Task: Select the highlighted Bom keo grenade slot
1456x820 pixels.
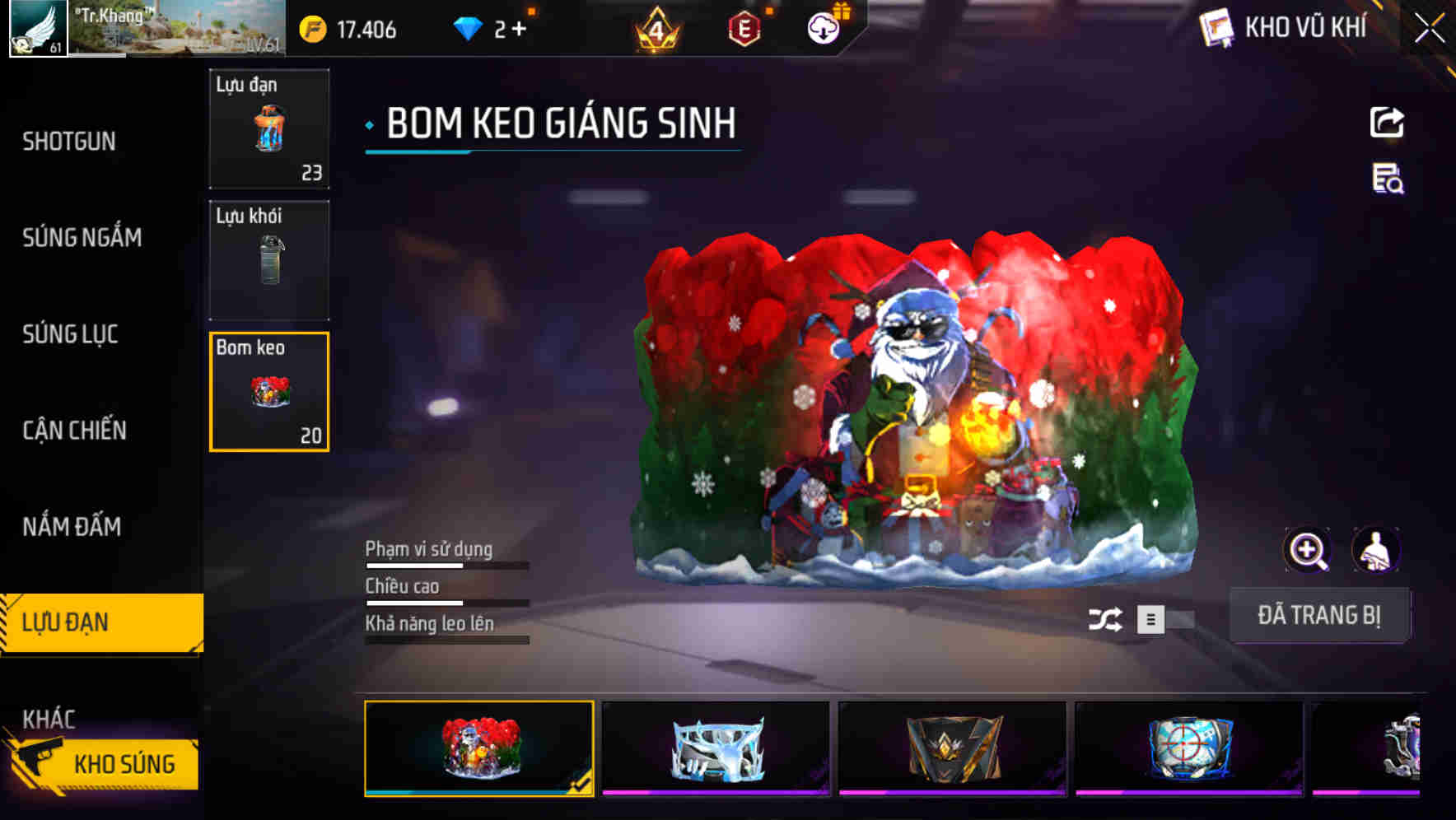Action: coord(268,391)
